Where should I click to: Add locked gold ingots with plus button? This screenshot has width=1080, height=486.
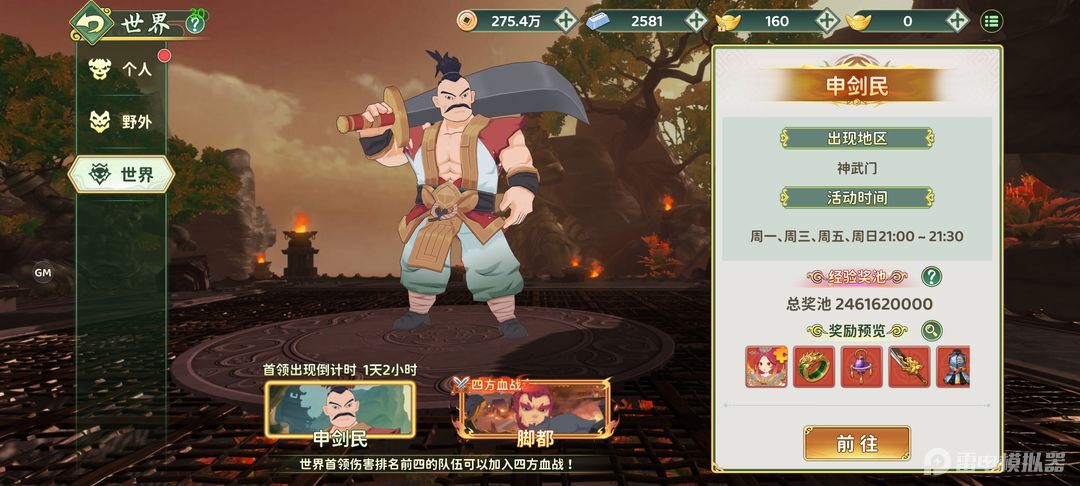[x=826, y=20]
